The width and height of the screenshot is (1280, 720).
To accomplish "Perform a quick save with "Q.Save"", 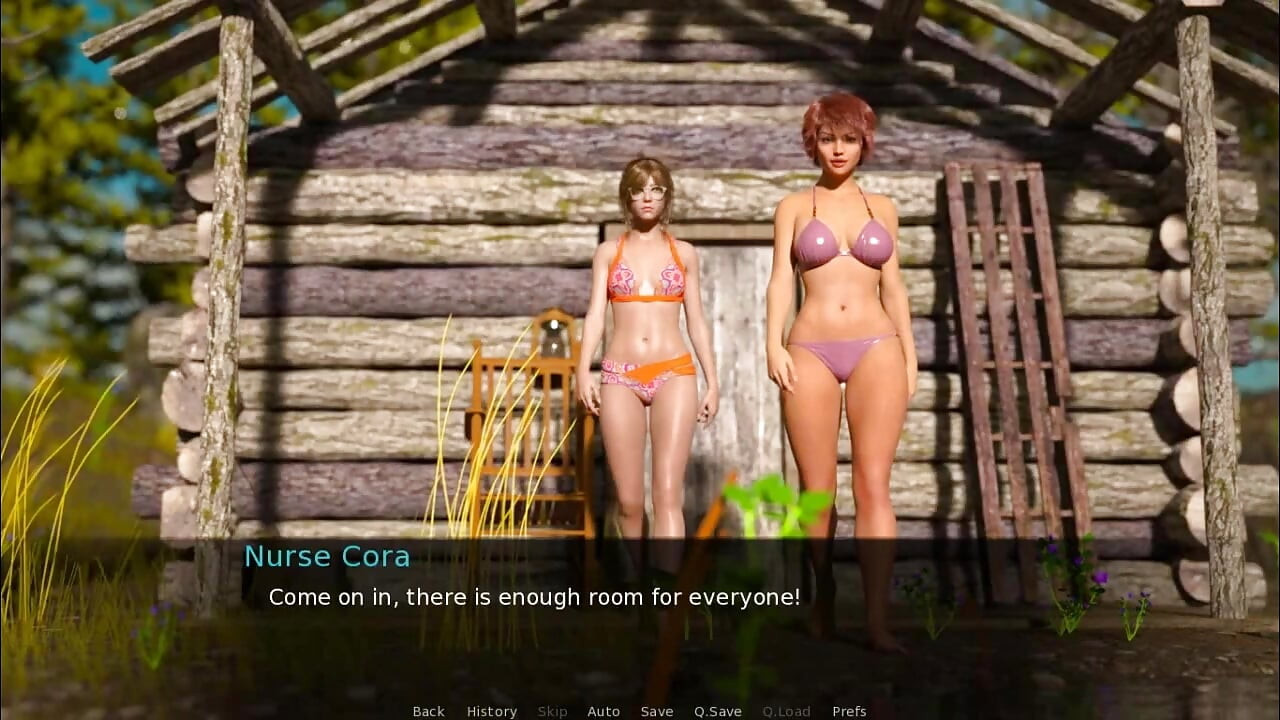I will [716, 711].
